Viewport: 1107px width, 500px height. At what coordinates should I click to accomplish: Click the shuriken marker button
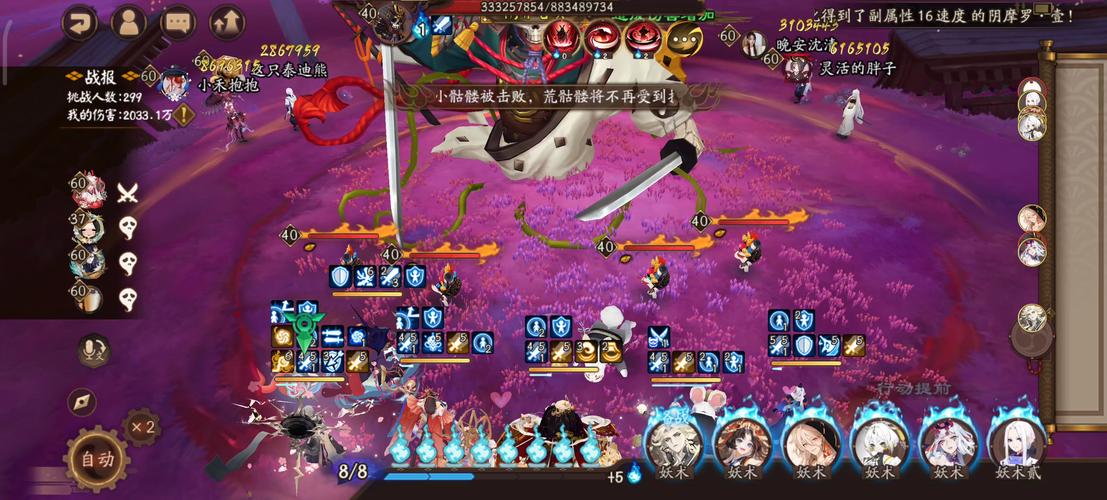(83, 402)
